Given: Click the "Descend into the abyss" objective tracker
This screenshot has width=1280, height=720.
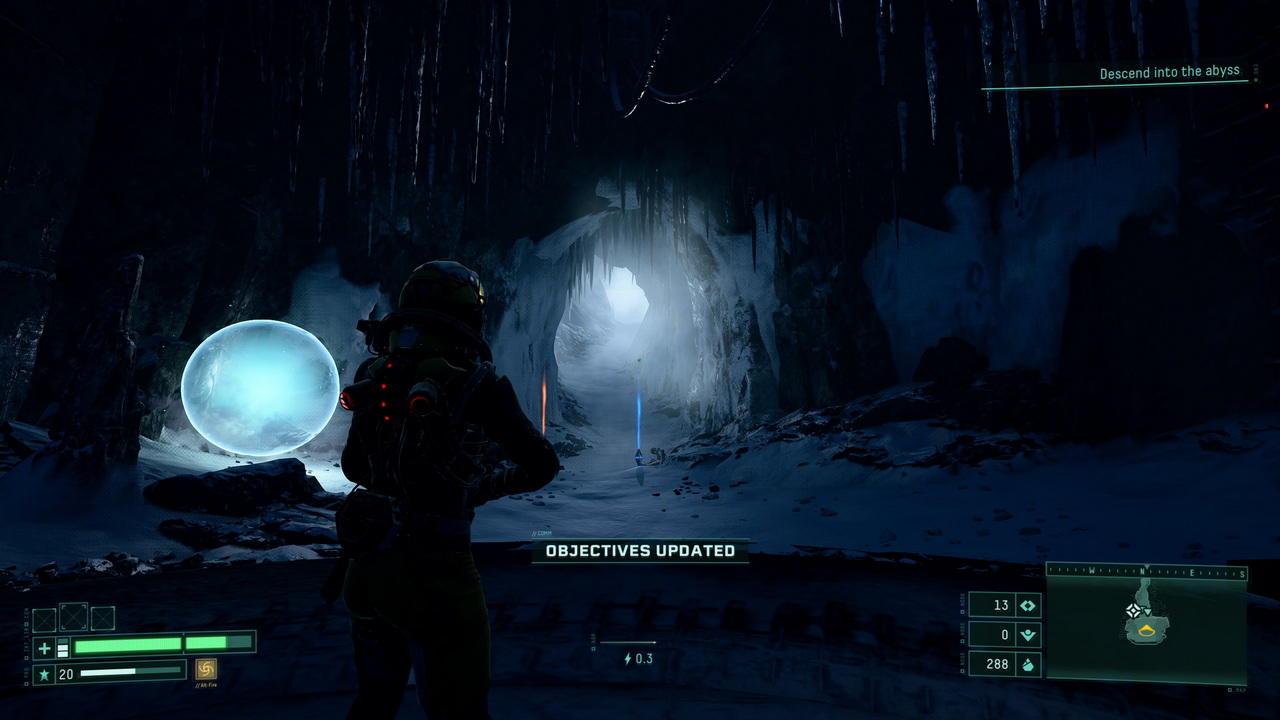Looking at the screenshot, I should pyautogui.click(x=1169, y=73).
